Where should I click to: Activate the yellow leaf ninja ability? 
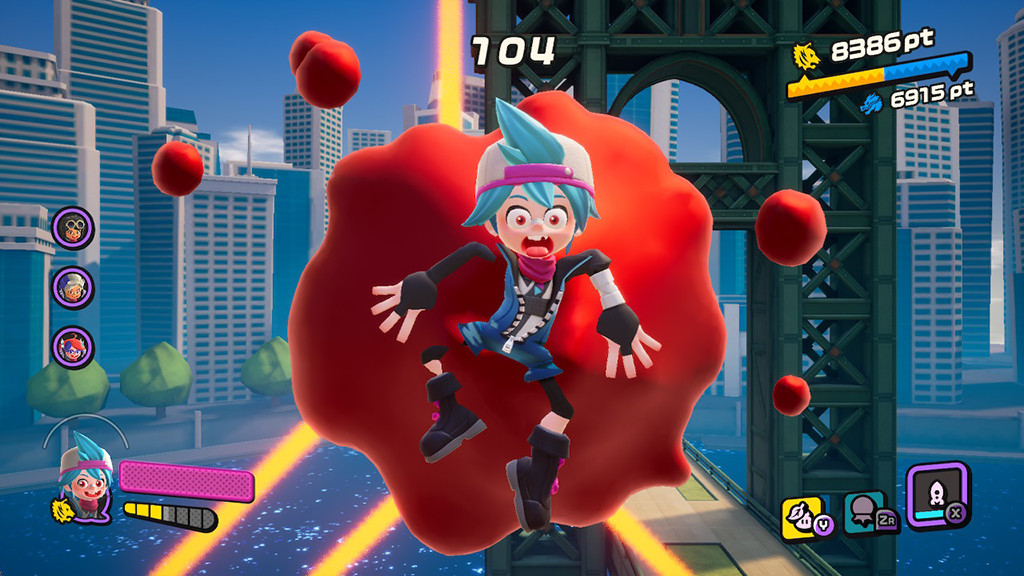click(x=803, y=516)
